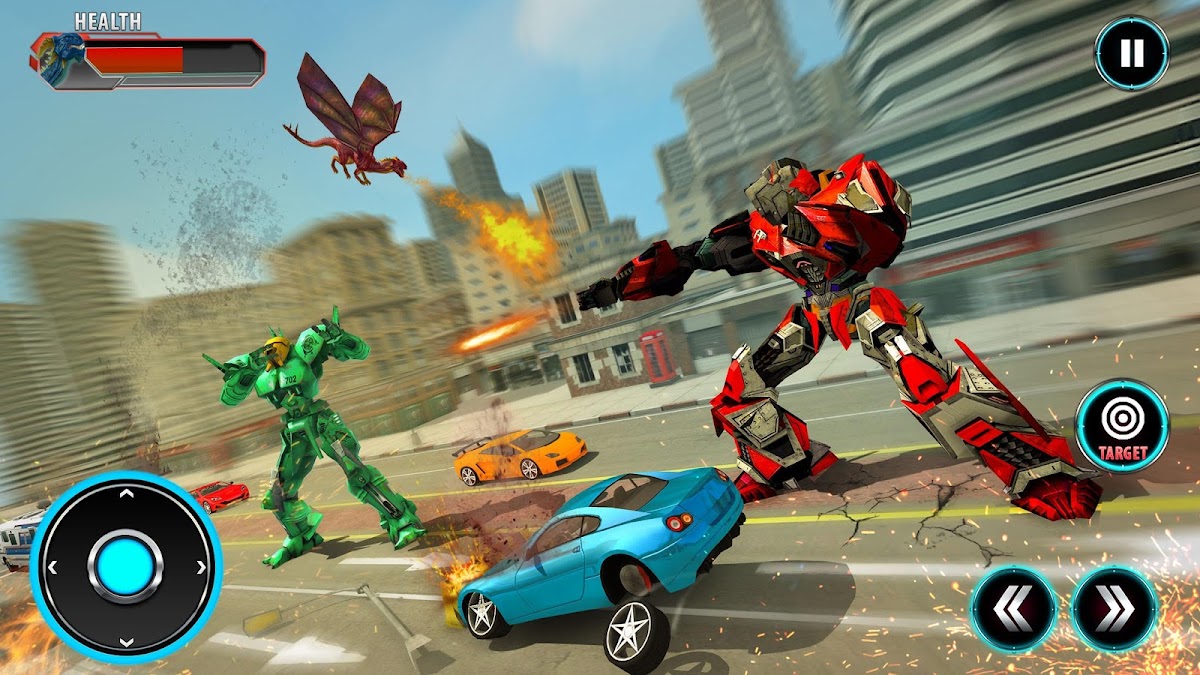Click the joystick's up arrow
Image resolution: width=1200 pixels, height=675 pixels.
click(126, 493)
